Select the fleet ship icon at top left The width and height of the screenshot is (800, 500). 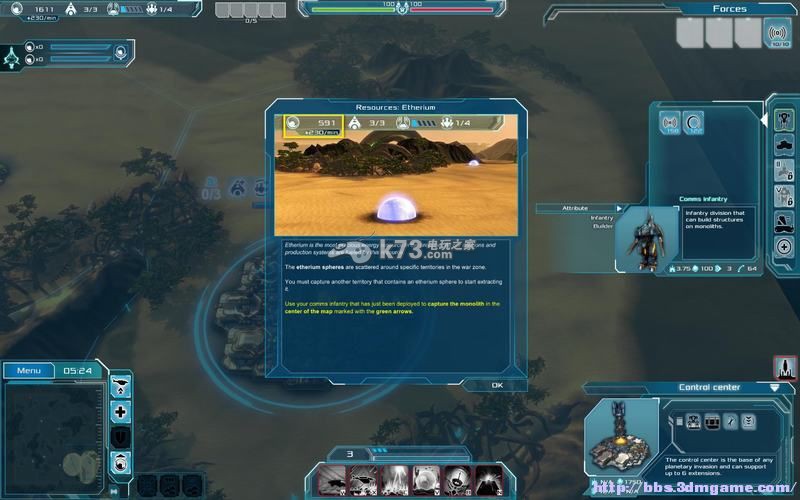coord(14,56)
